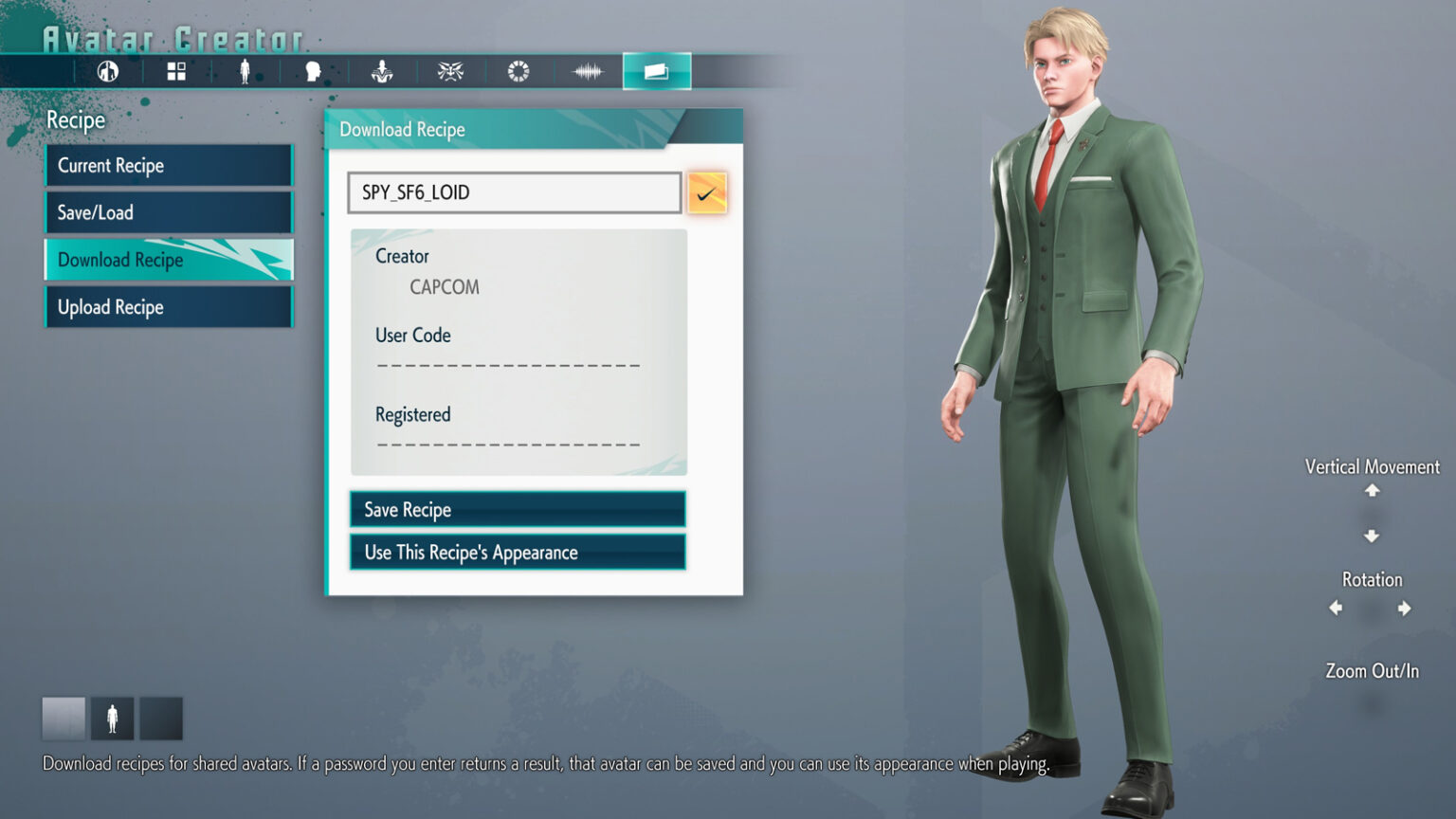Select the body silhouette category icon in toolbar
Screen dimensions: 1456x819
coord(245,70)
